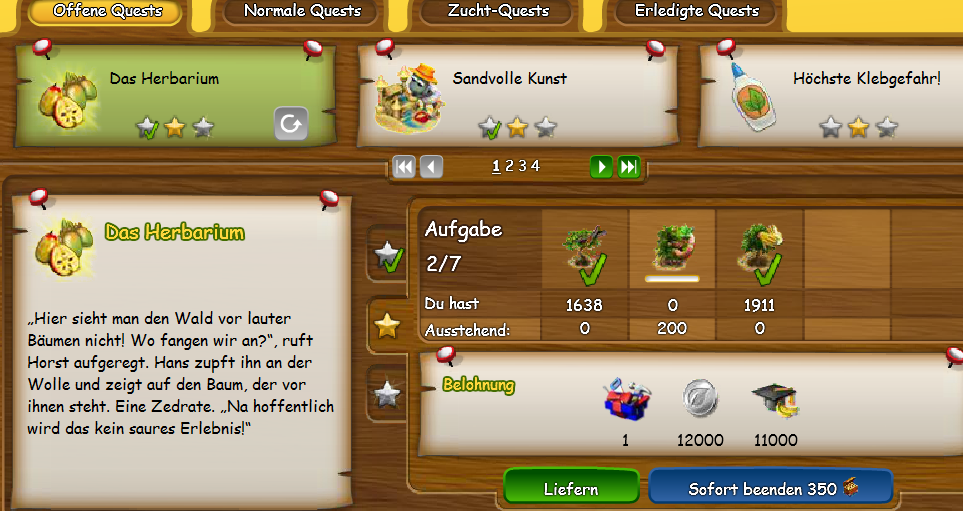The image size is (963, 511).
Task: Click the refresh arrow on Das Herbarium
Action: tap(291, 124)
